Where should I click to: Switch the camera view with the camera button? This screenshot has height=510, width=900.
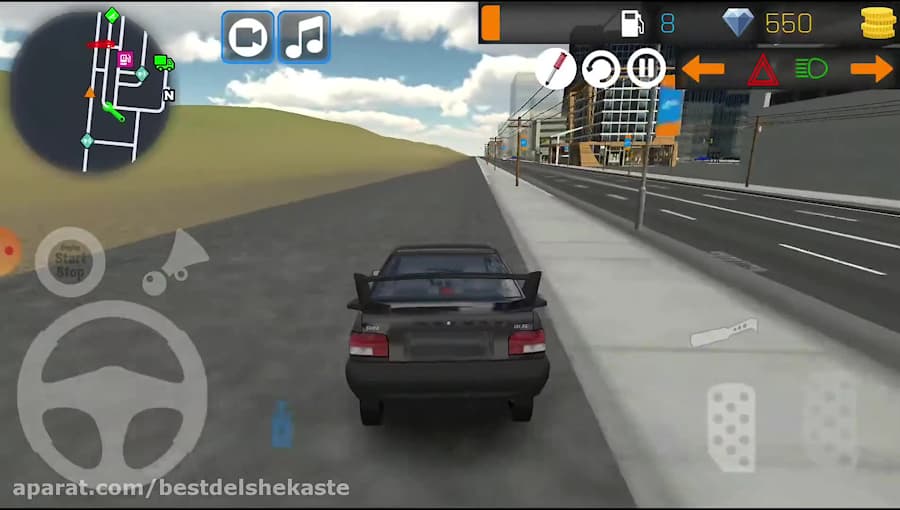(x=247, y=38)
